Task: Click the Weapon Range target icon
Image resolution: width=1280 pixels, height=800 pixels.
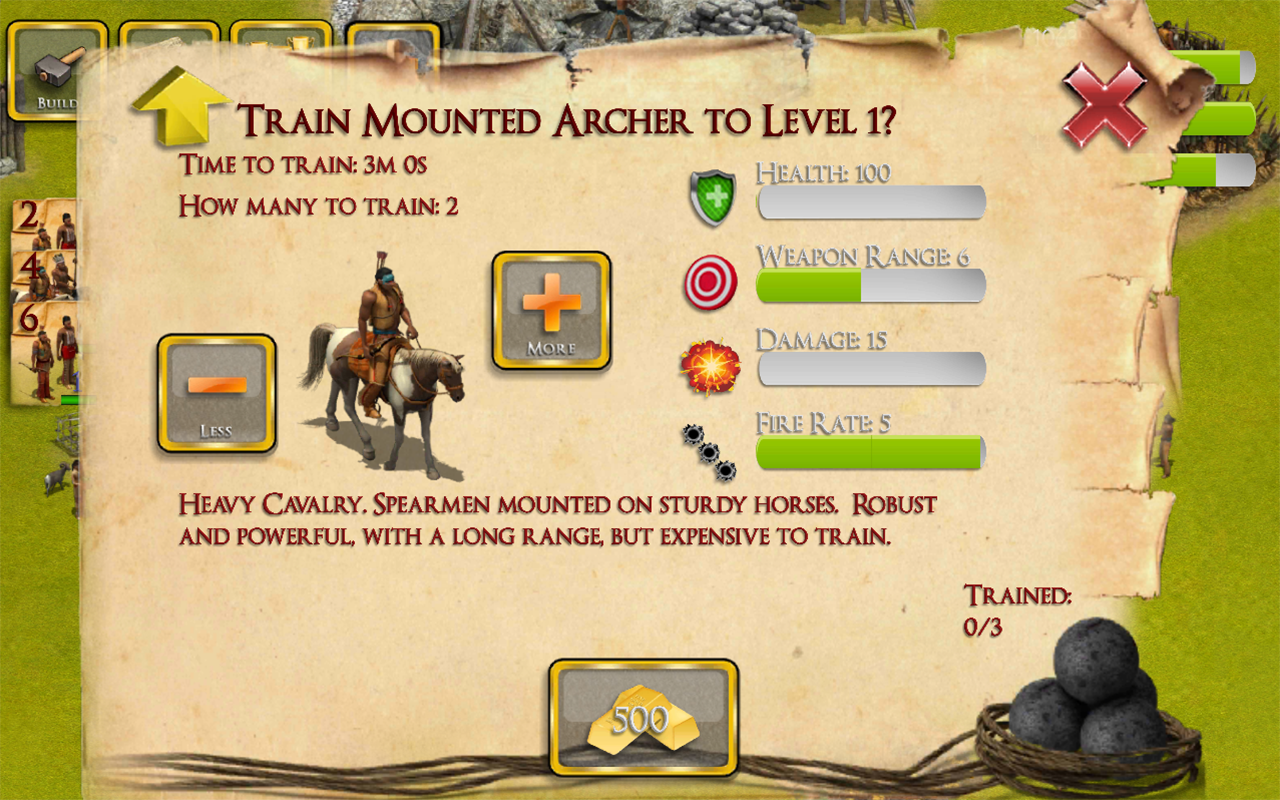Action: point(710,282)
